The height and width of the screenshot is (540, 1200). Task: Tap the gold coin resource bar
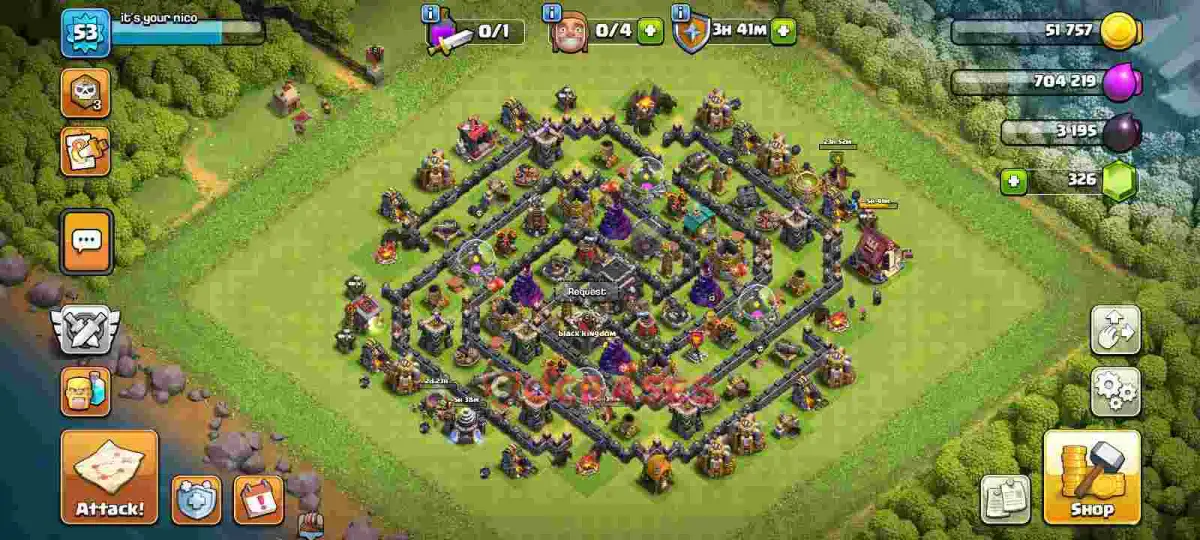1045,32
